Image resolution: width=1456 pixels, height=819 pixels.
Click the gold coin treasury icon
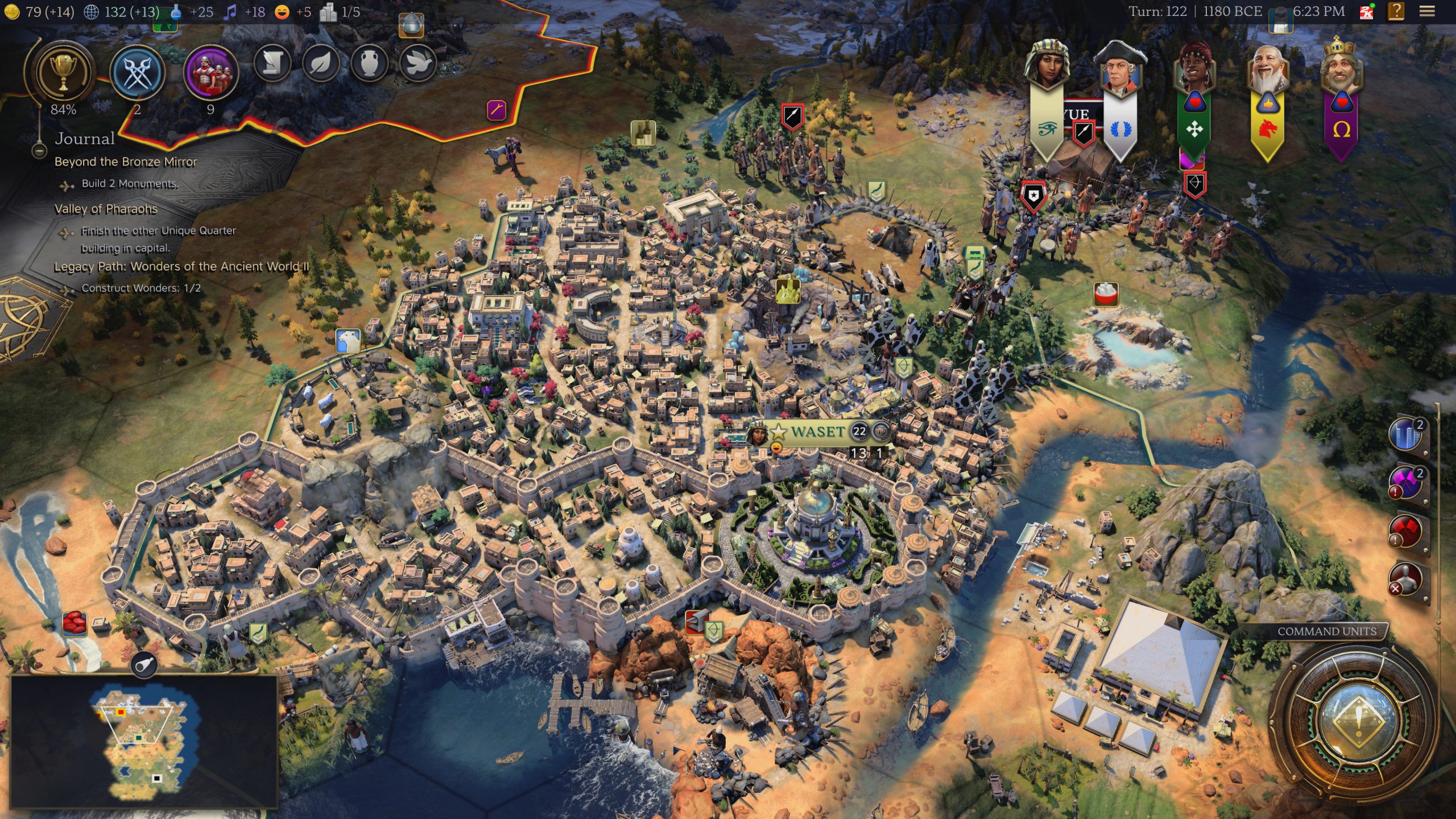[11, 11]
